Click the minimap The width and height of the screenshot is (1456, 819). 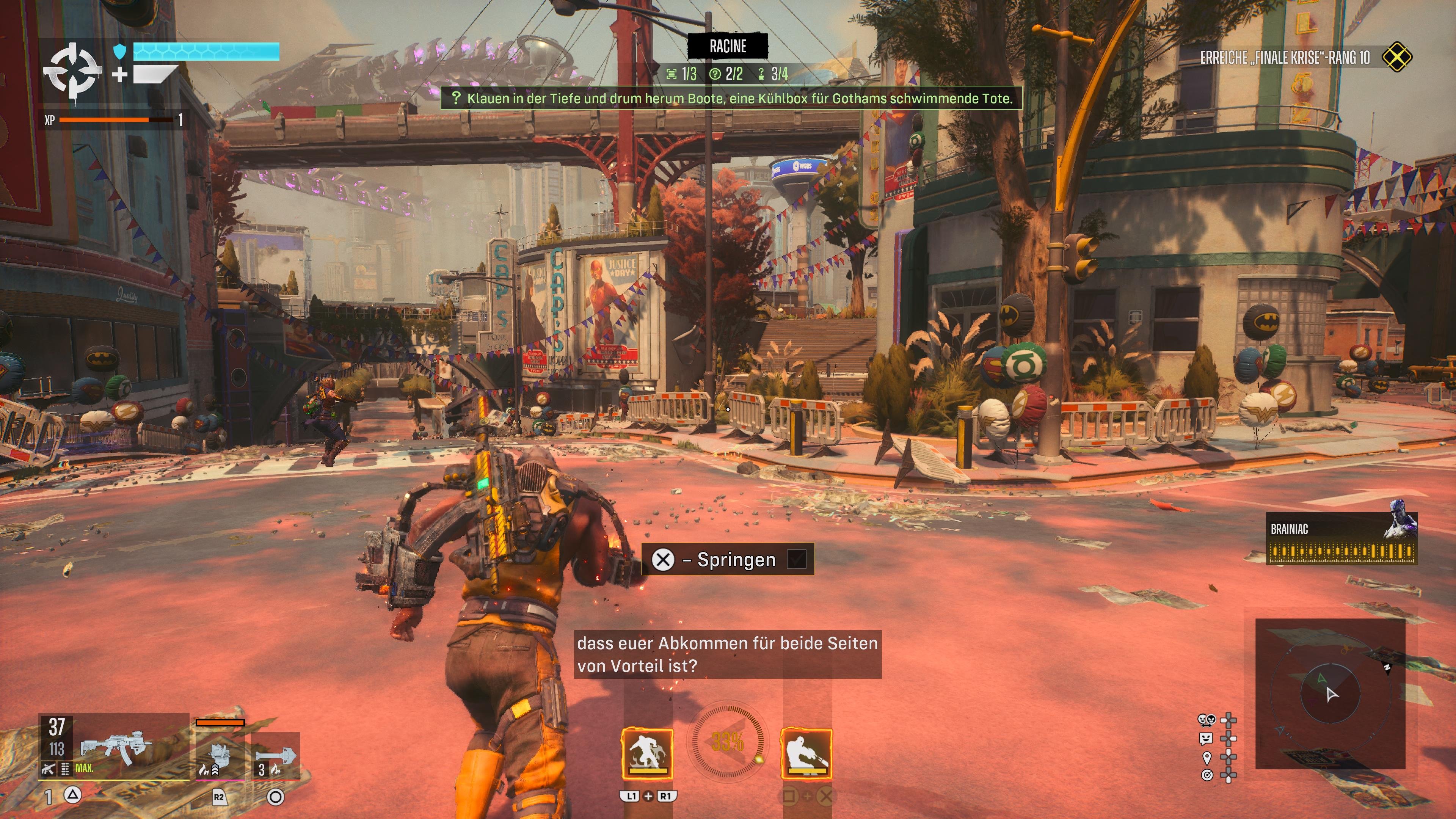point(1330,693)
